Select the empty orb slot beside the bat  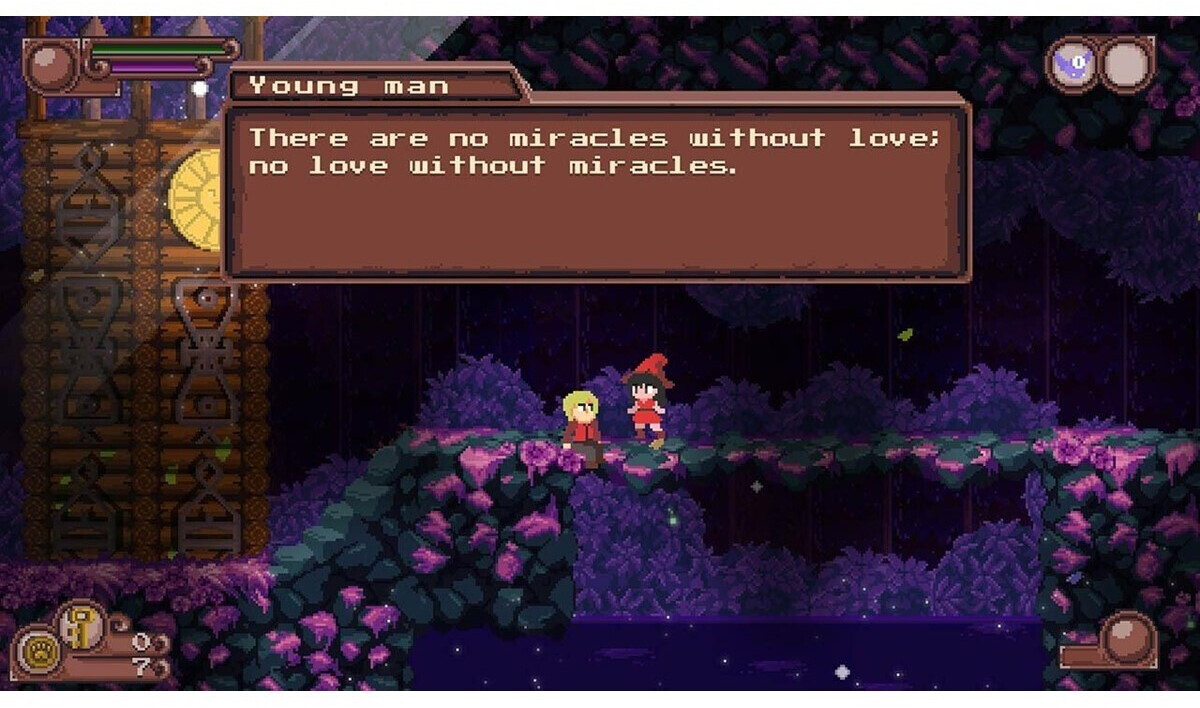1127,66
